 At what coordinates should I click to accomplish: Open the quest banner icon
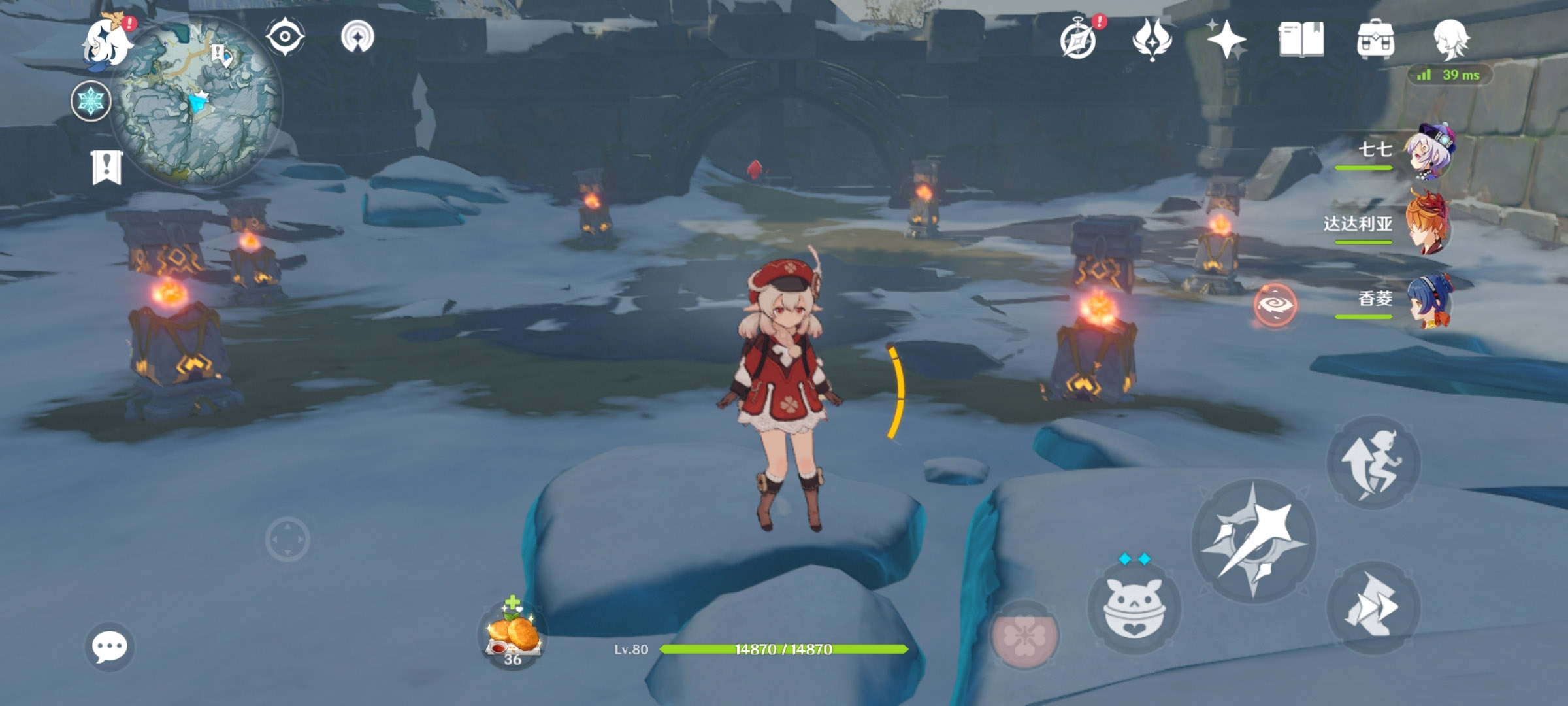click(x=106, y=167)
